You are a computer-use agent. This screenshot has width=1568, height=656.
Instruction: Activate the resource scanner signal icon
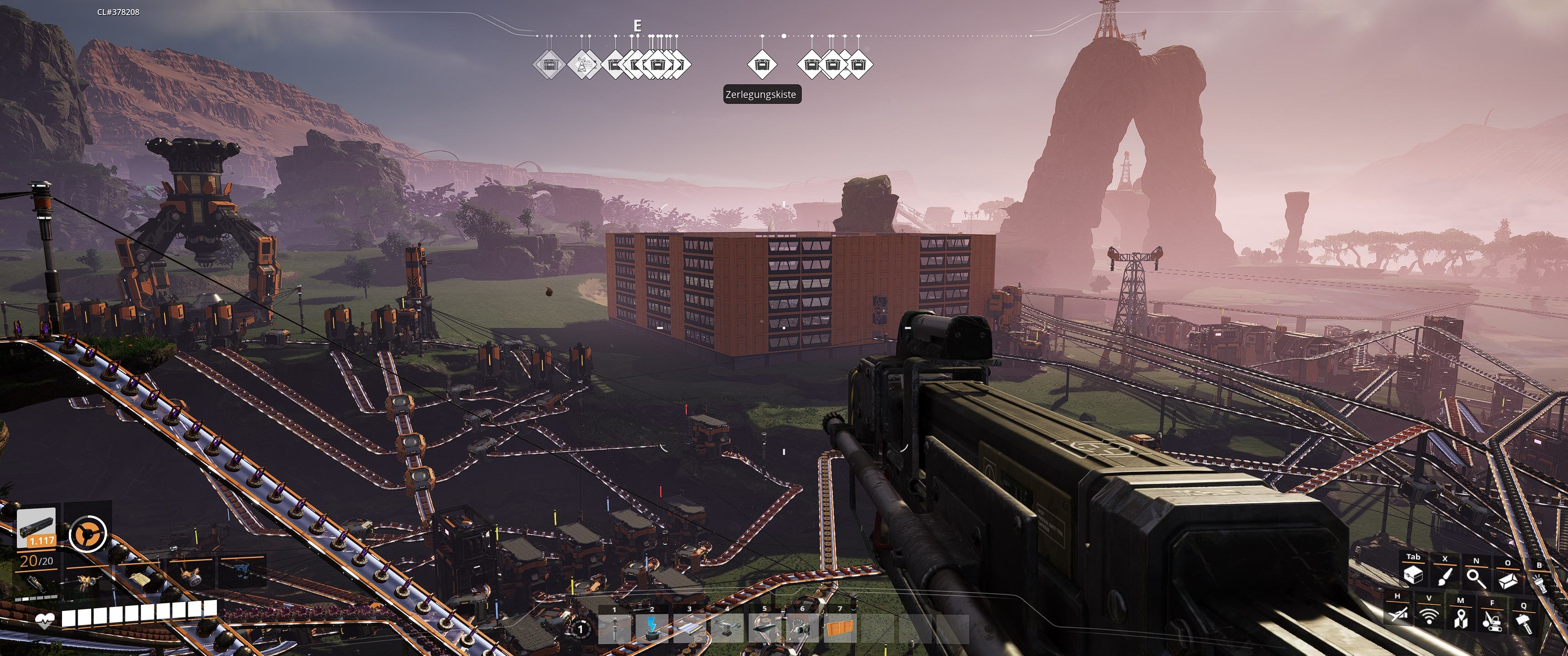[x=1429, y=616]
